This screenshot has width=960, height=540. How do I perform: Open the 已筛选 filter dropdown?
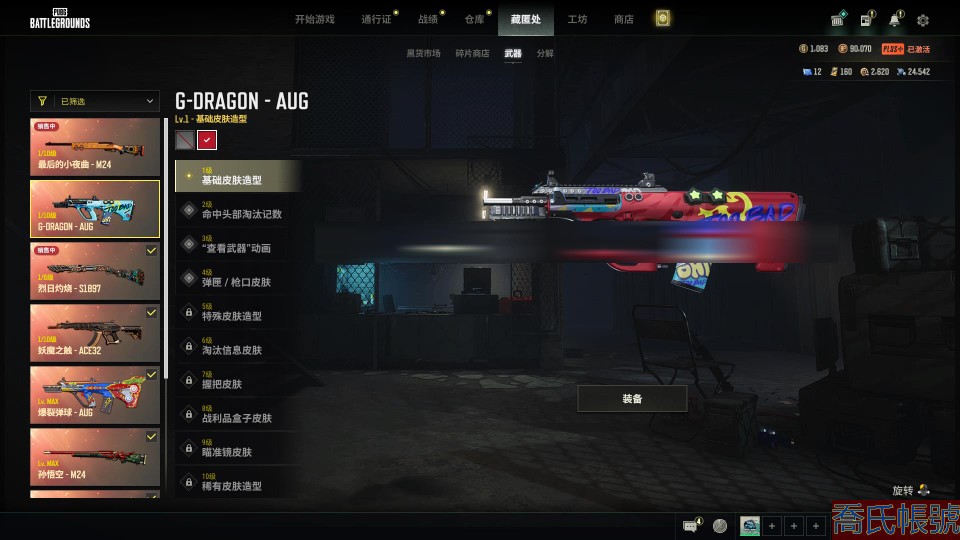coord(95,101)
